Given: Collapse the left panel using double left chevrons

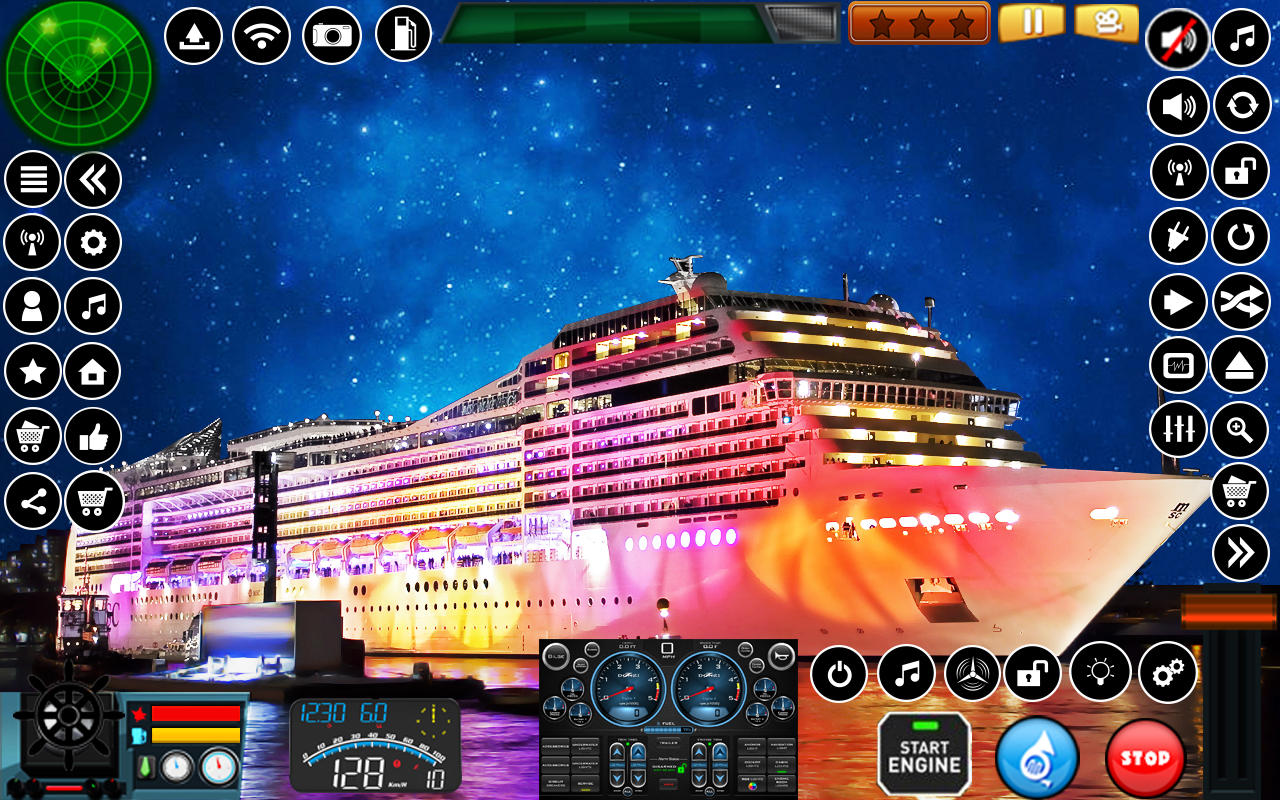Looking at the screenshot, I should [x=92, y=177].
